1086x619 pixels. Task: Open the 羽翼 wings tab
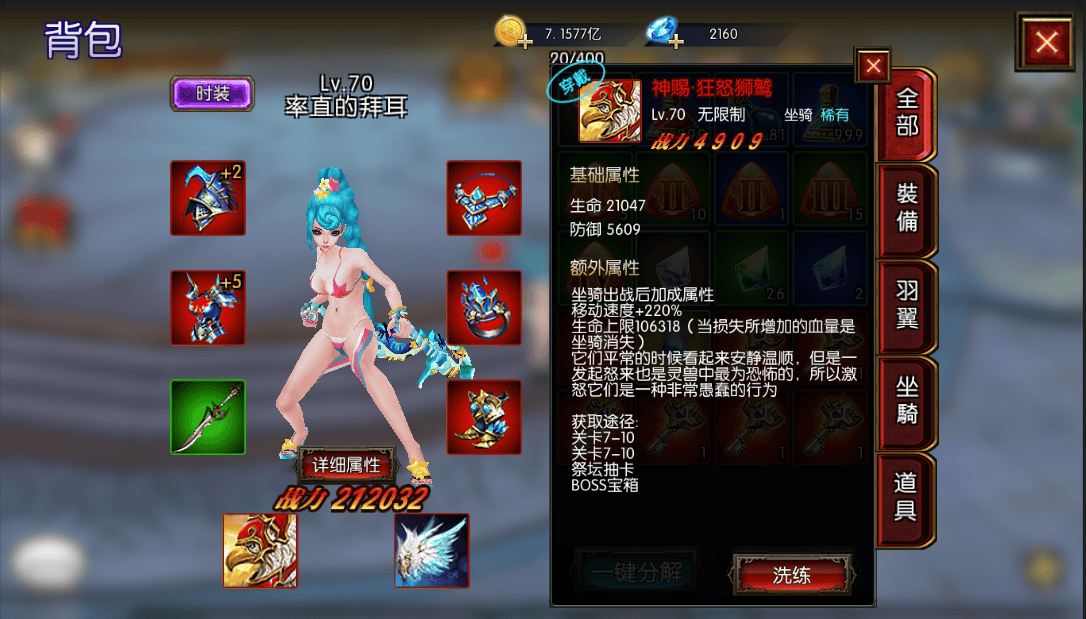906,305
